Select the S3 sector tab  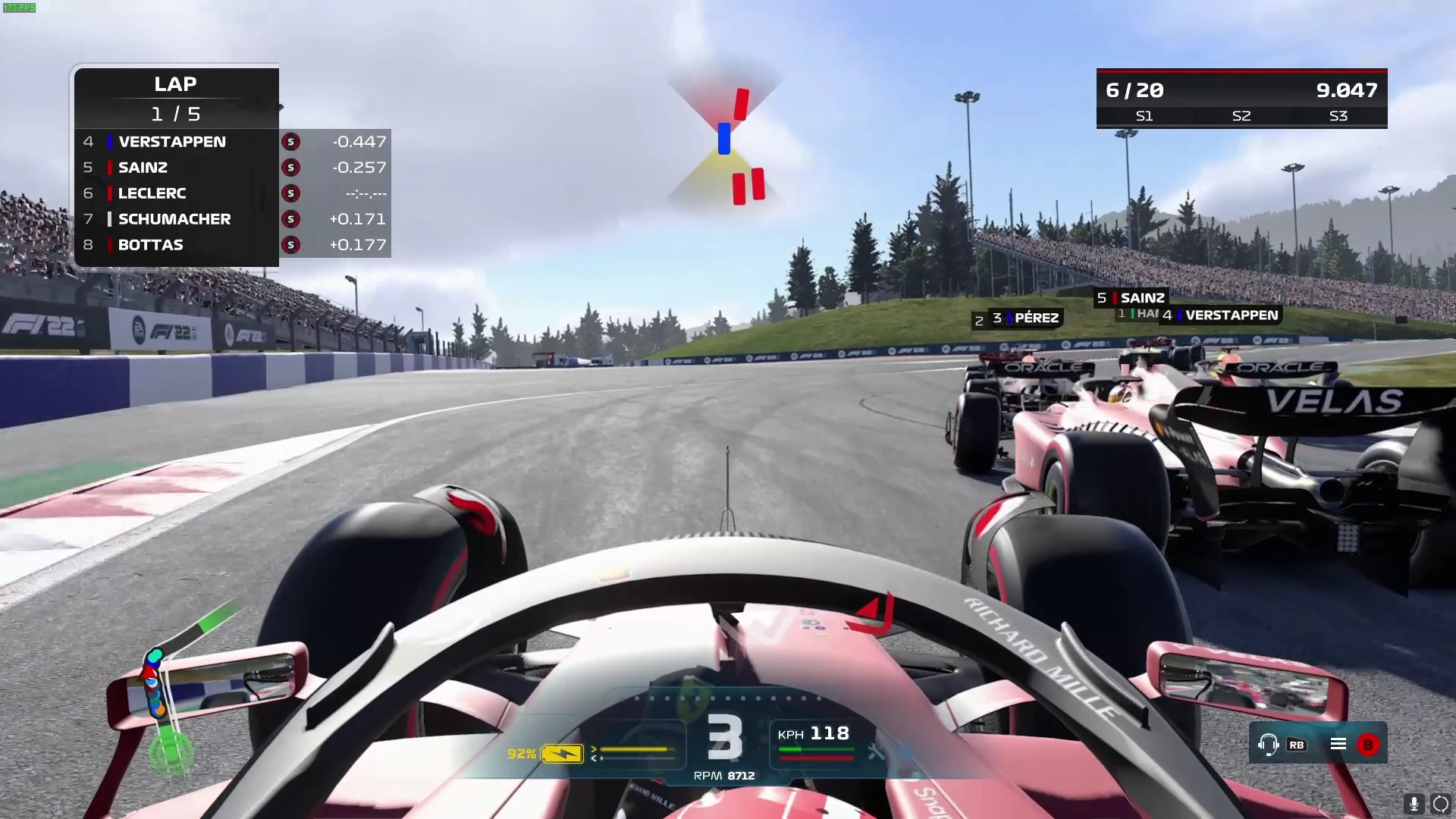tap(1338, 116)
